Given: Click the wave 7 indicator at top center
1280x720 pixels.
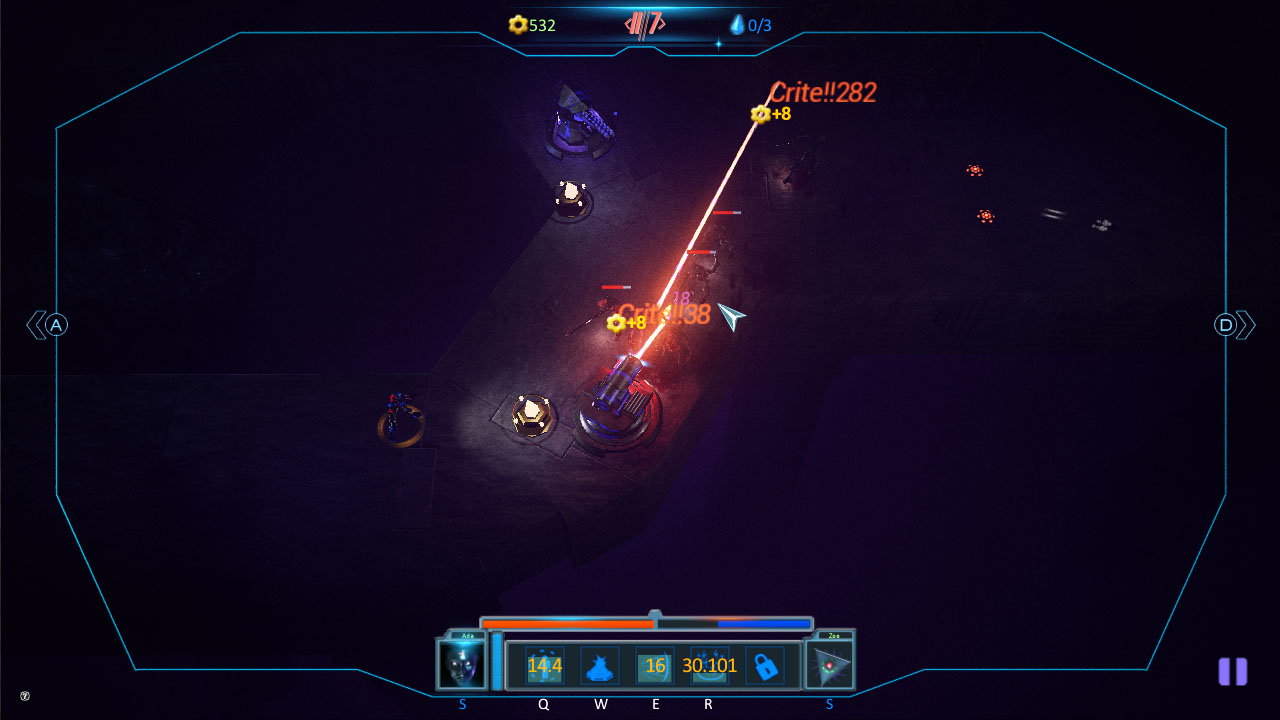Looking at the screenshot, I should click(644, 23).
